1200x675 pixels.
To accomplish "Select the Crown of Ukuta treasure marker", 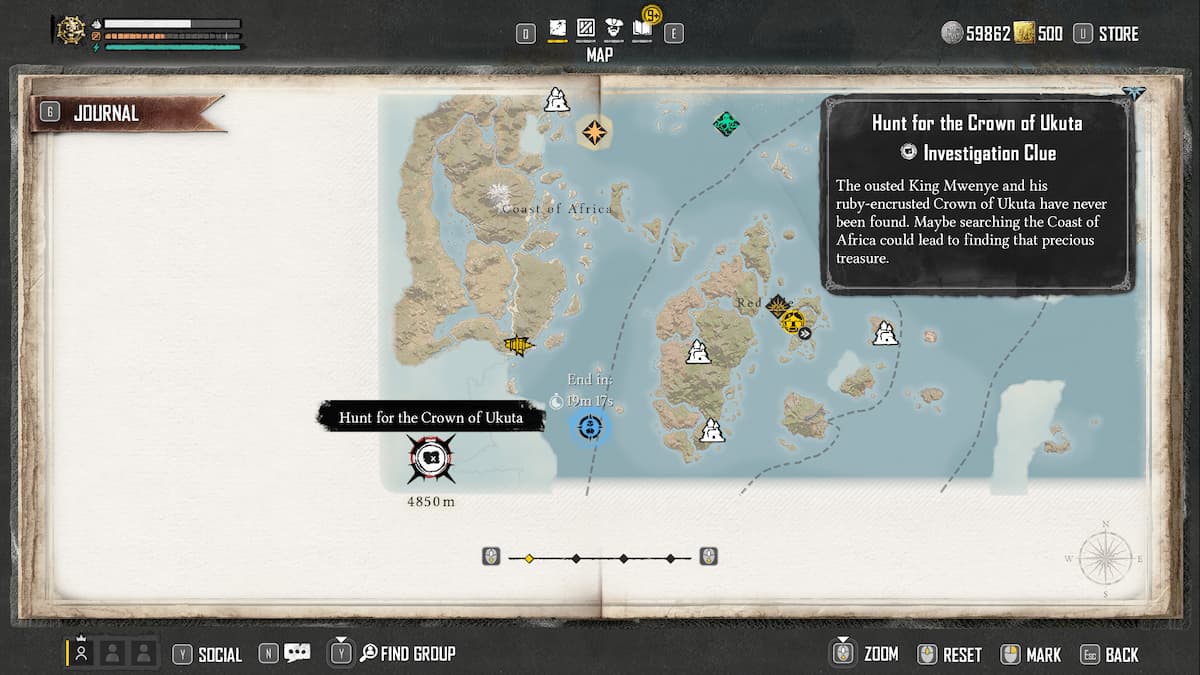I will [x=431, y=459].
